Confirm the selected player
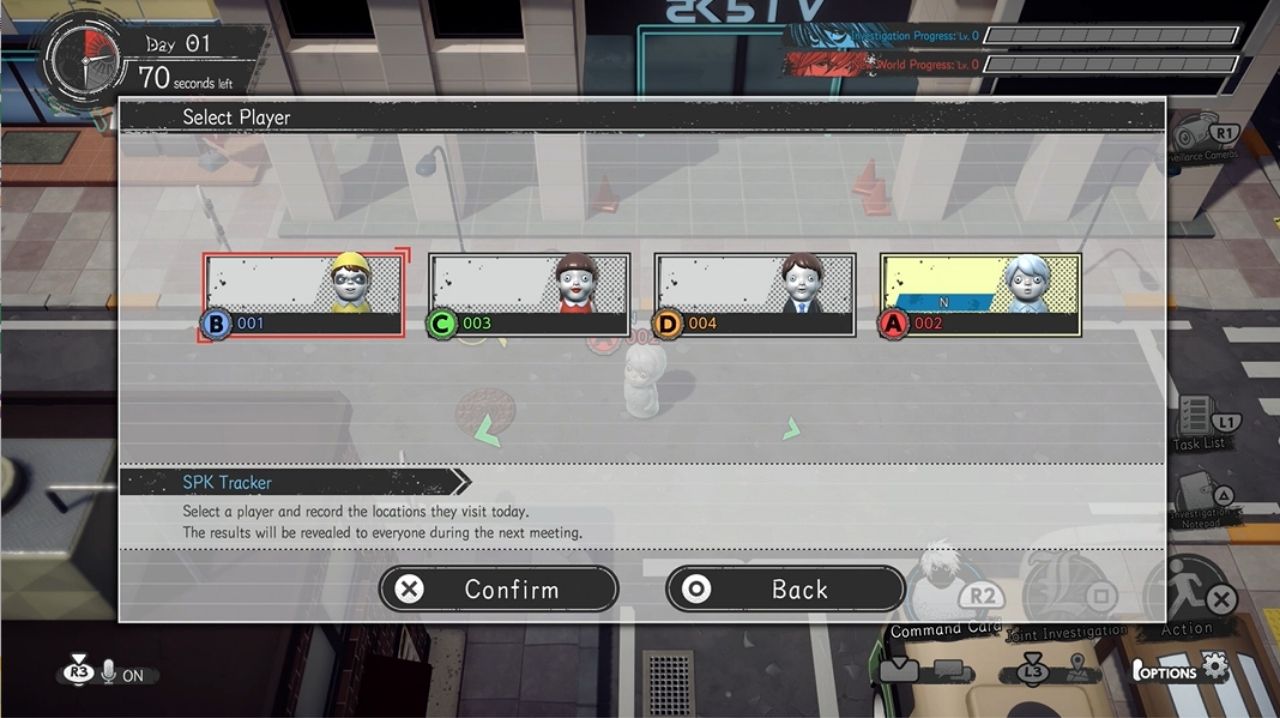Screen dimensions: 1280x718 pyautogui.click(x=499, y=589)
